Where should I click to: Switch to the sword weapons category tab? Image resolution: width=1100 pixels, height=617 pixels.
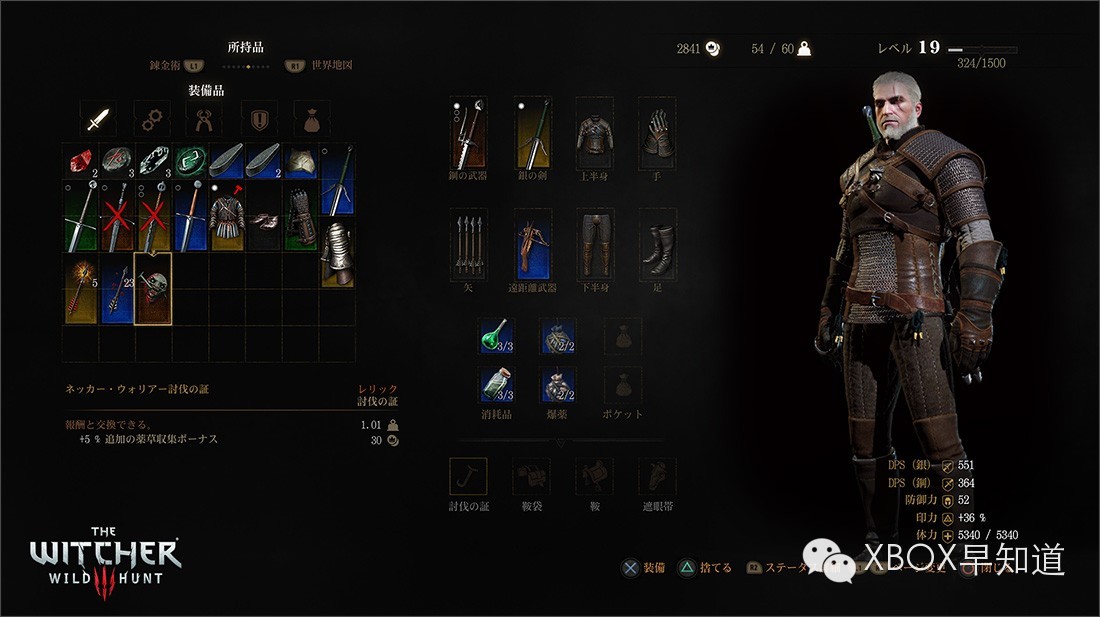(x=96, y=120)
